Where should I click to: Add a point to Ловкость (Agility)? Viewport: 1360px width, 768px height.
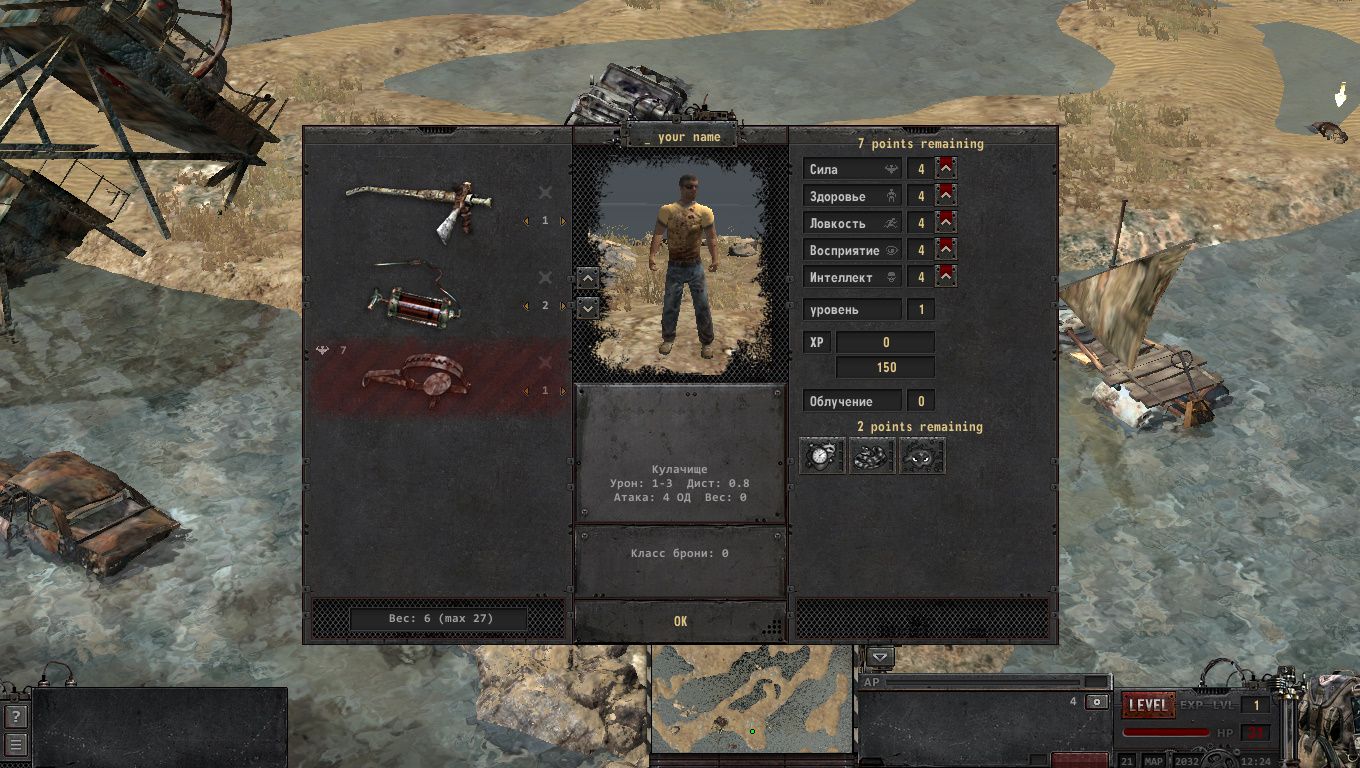946,223
